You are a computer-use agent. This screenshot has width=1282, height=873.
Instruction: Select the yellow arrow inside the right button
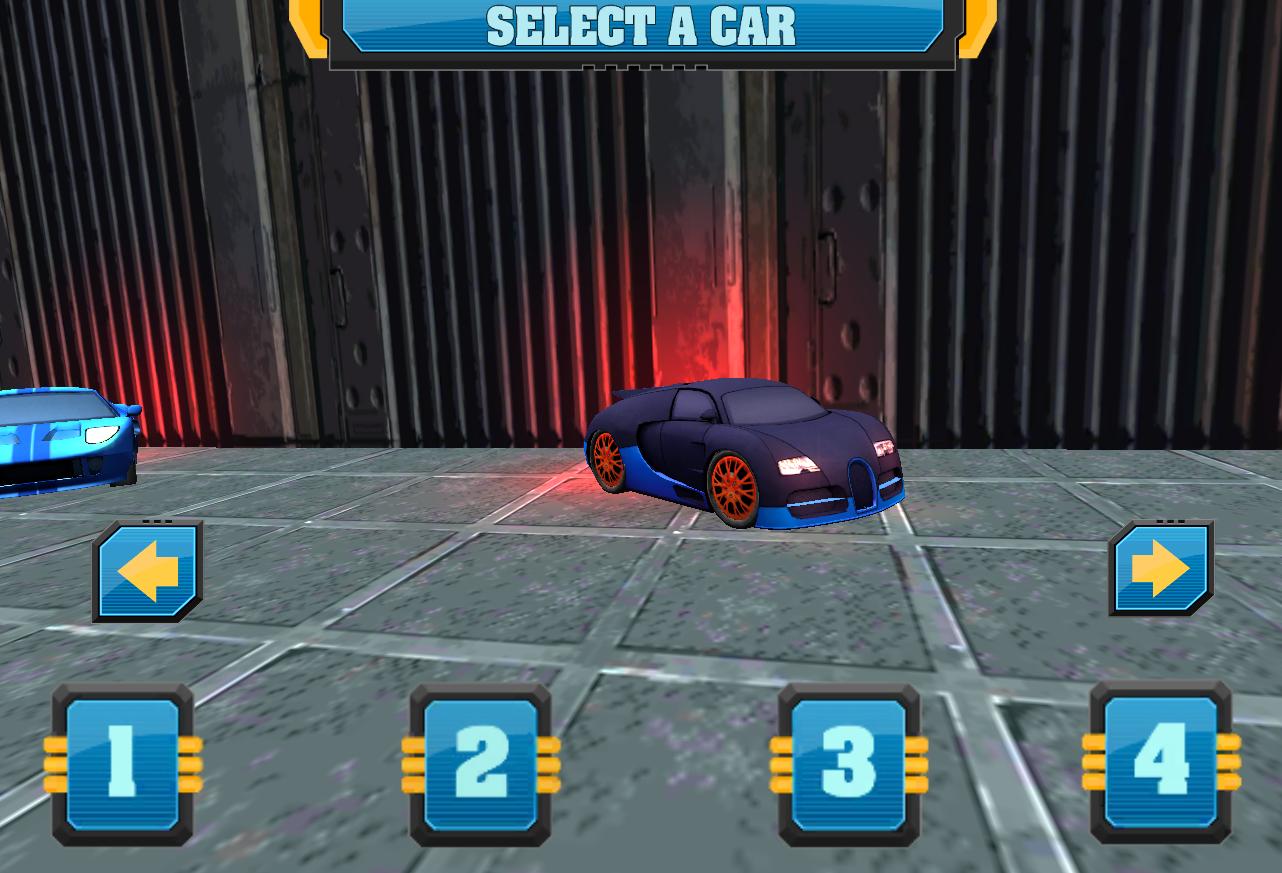pyautogui.click(x=1160, y=568)
